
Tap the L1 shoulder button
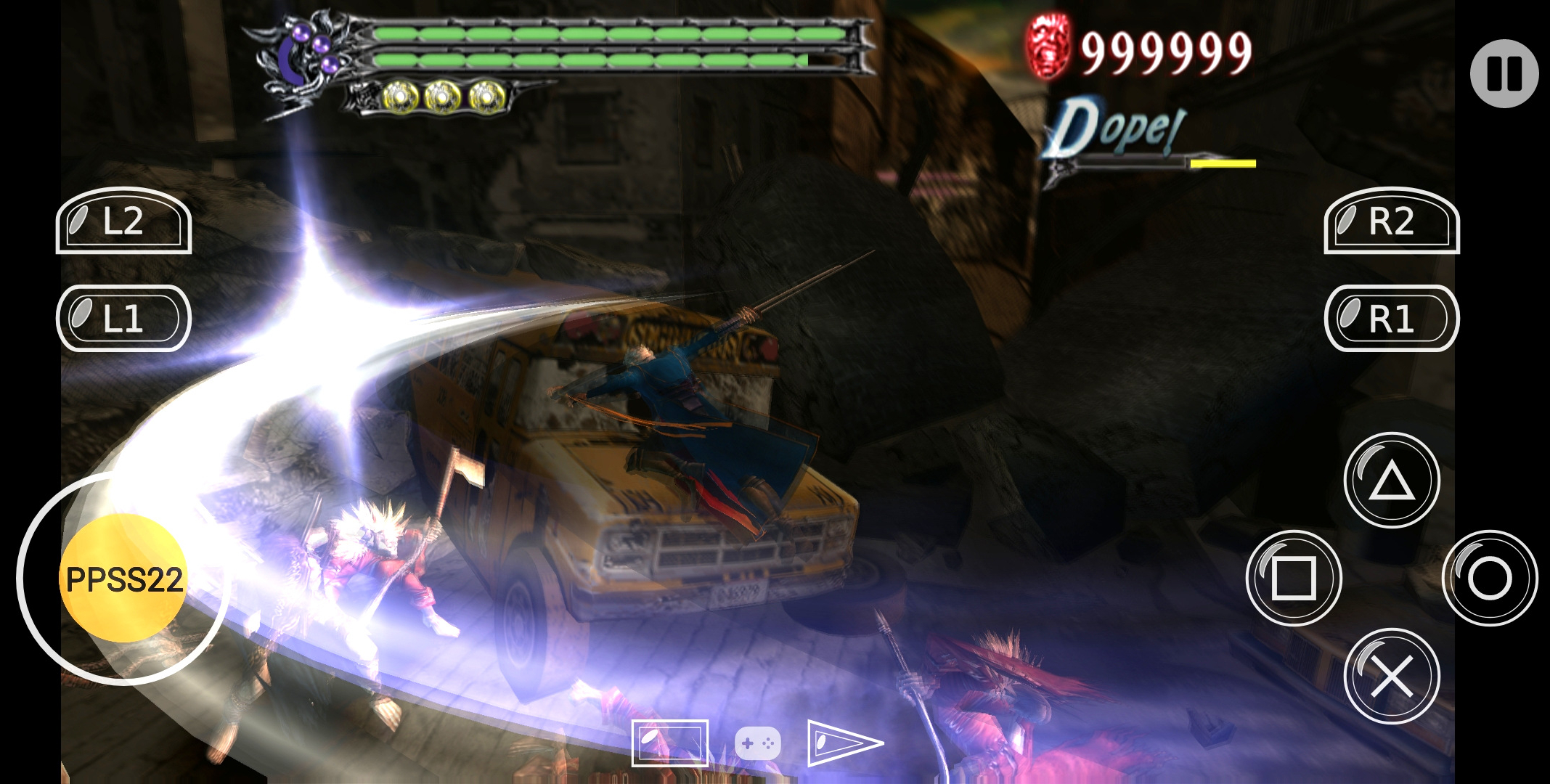pos(123,319)
